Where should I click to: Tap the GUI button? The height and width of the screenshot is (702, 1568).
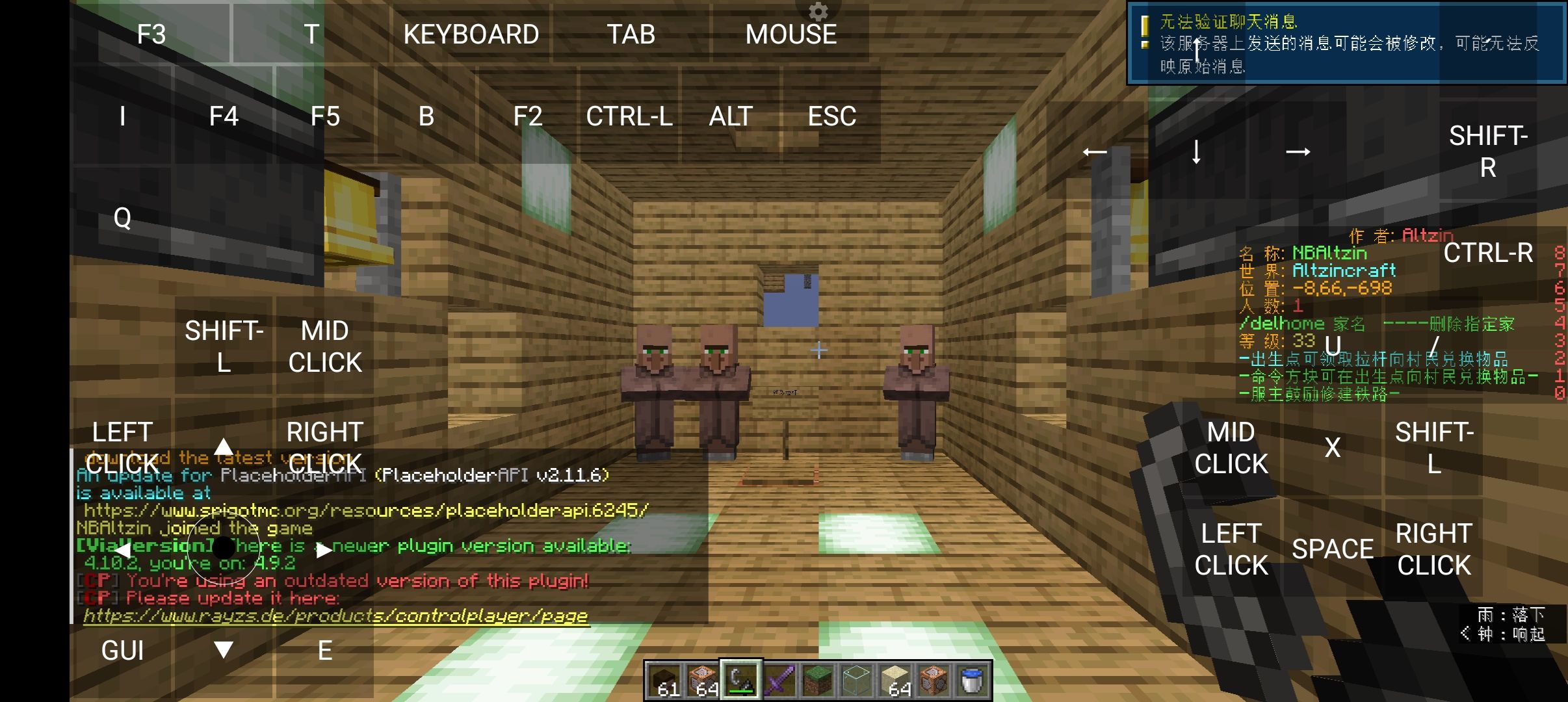point(122,651)
